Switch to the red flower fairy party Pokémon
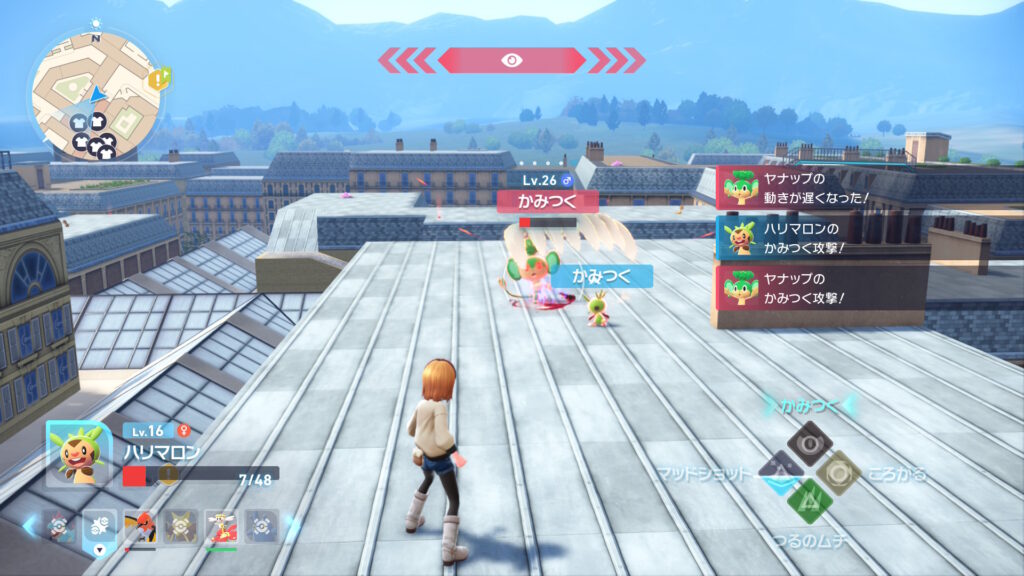 (220, 526)
